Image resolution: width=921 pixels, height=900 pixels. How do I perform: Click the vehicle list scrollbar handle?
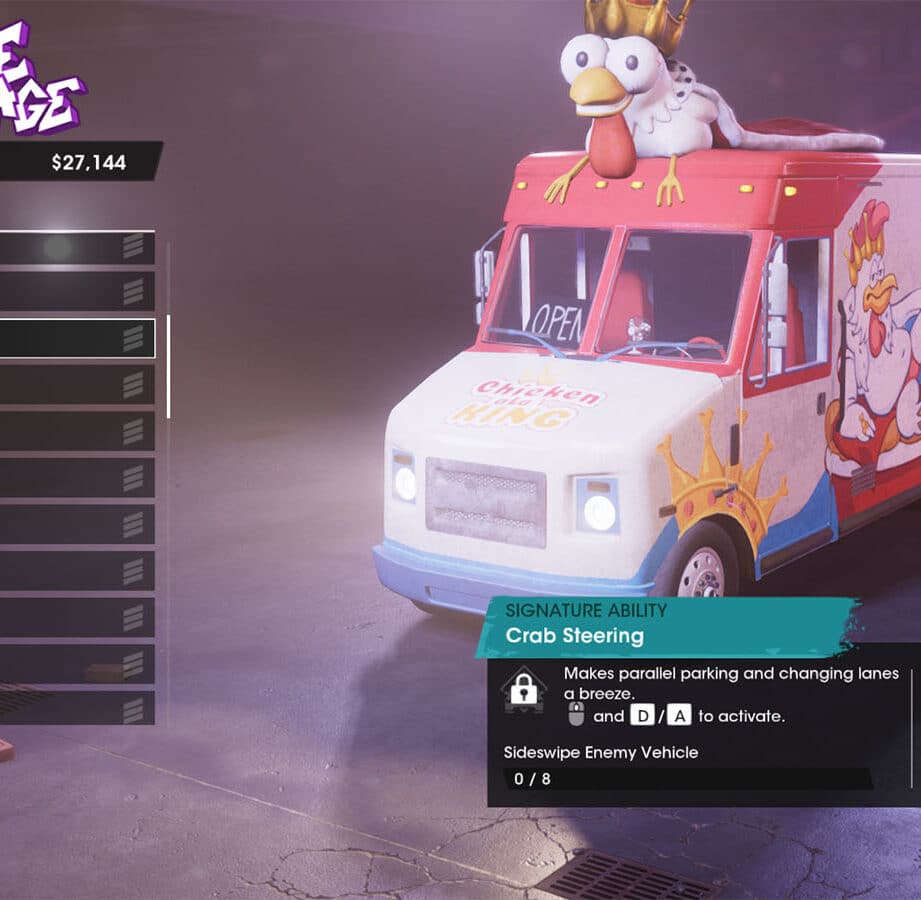coord(168,366)
